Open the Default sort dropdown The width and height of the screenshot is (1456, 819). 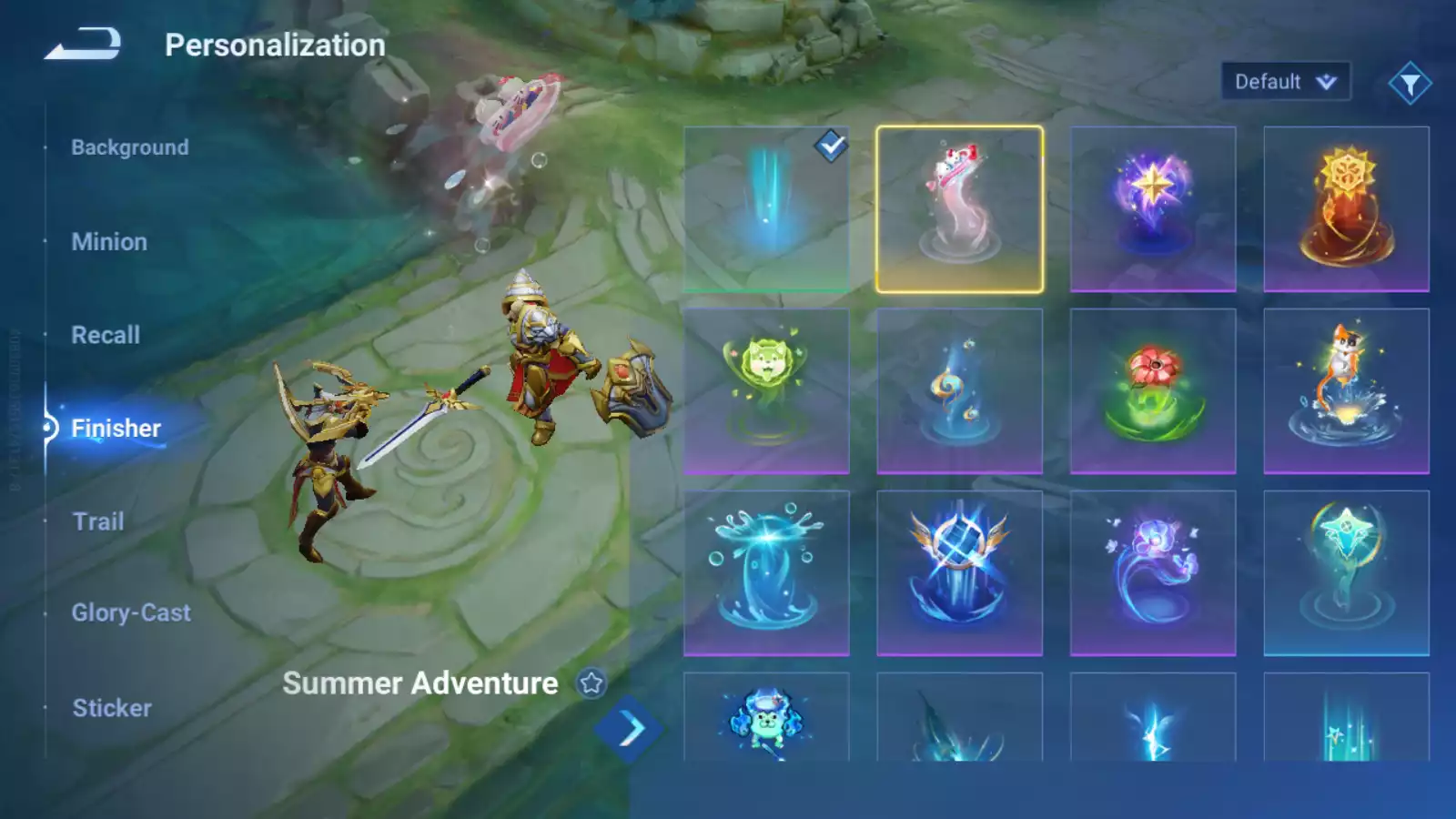1285,82
